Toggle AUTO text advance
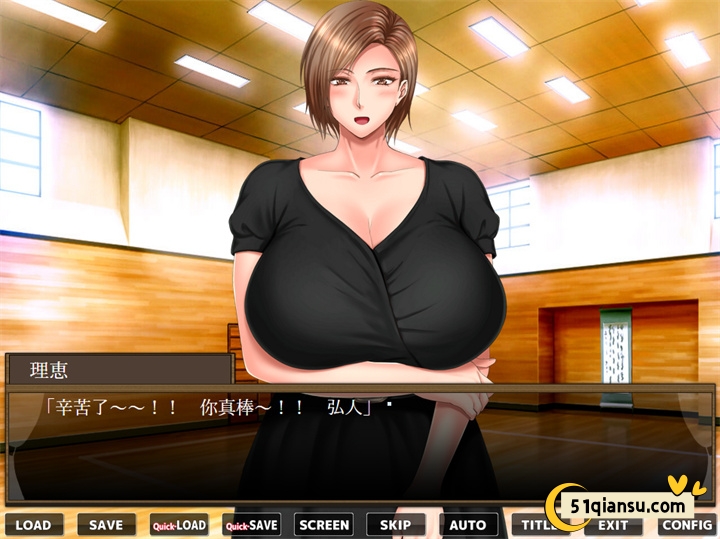 tap(468, 525)
